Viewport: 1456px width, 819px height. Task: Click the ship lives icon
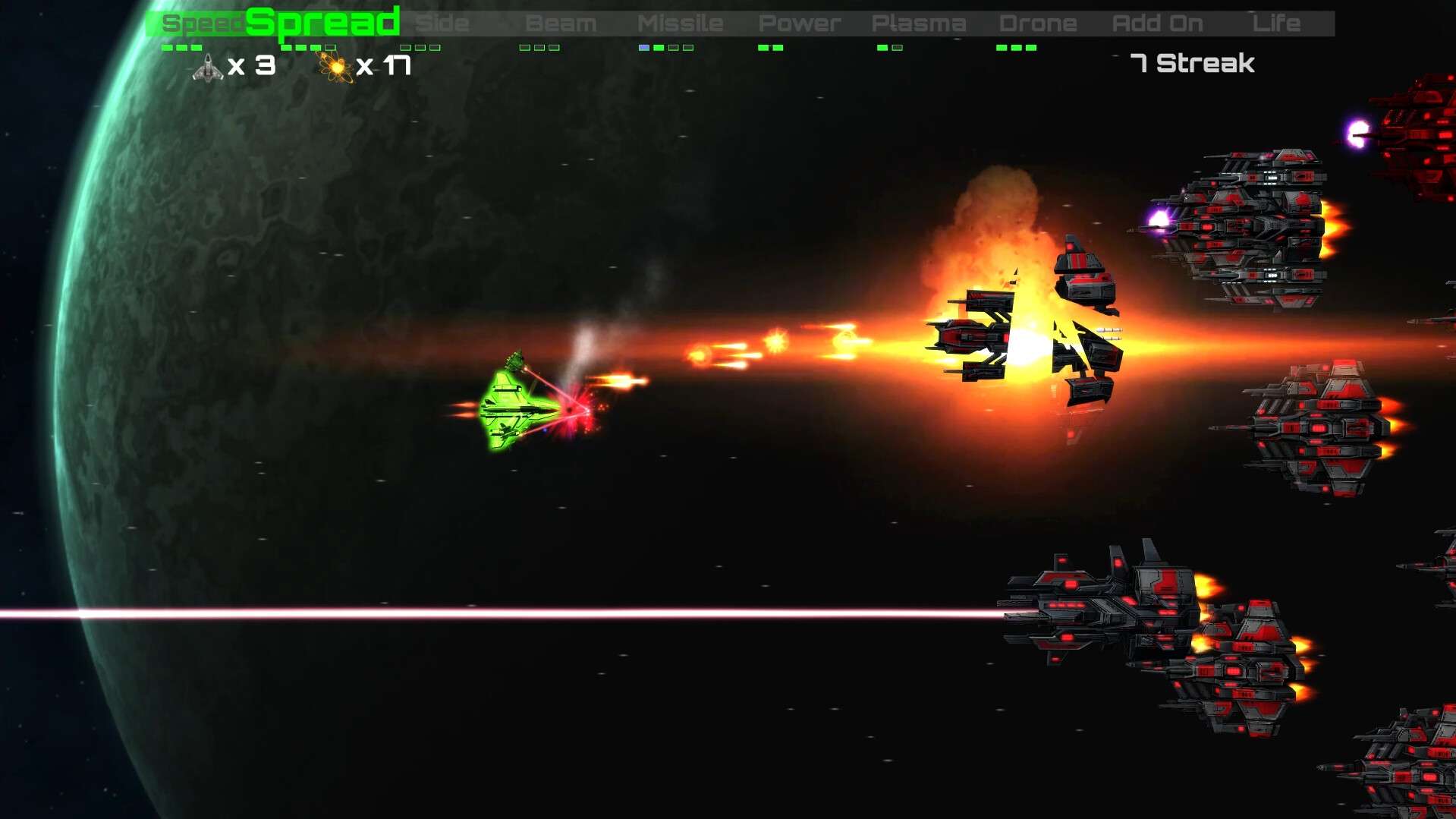[208, 68]
